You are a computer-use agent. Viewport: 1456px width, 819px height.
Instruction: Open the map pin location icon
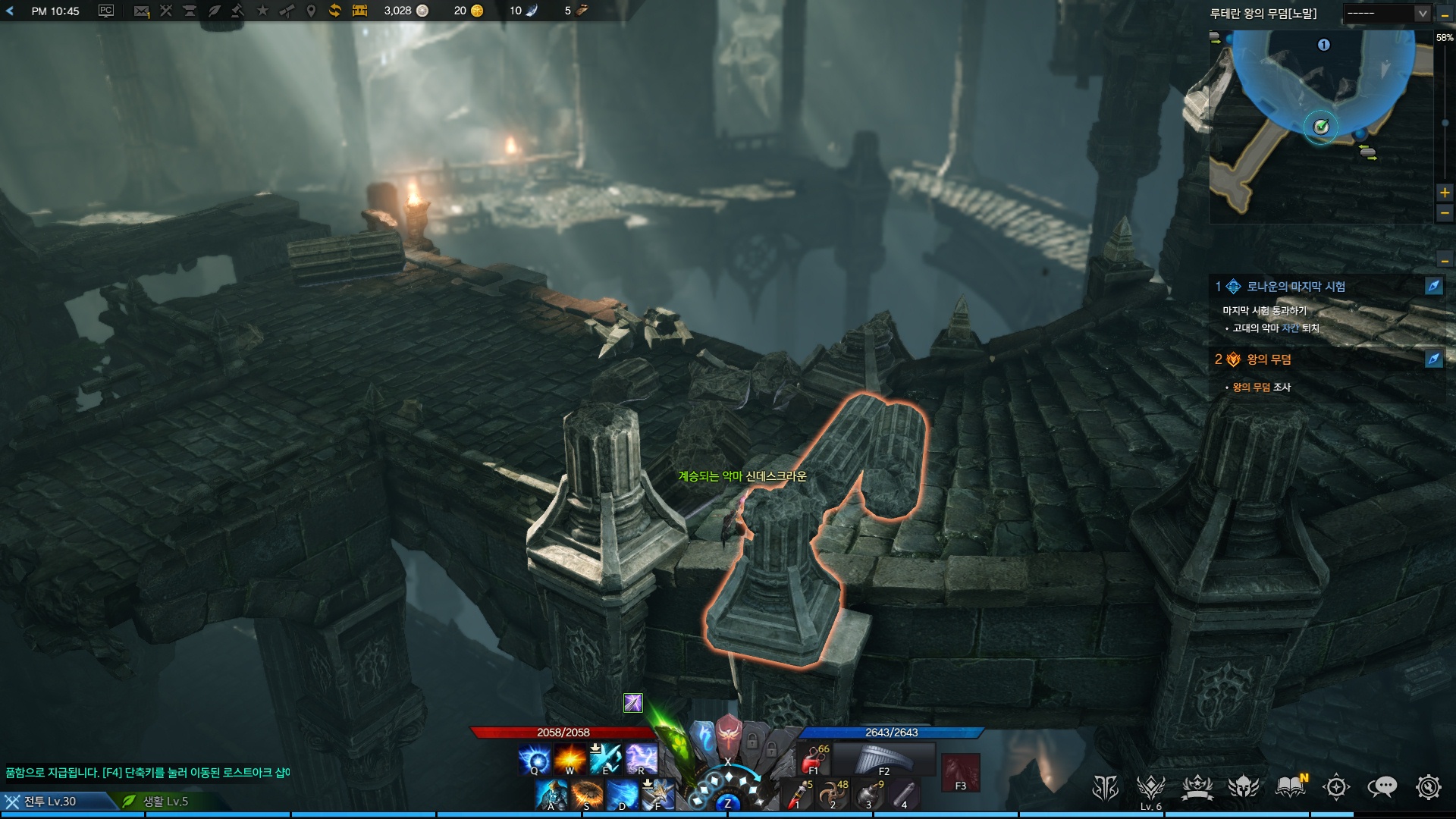click(311, 11)
